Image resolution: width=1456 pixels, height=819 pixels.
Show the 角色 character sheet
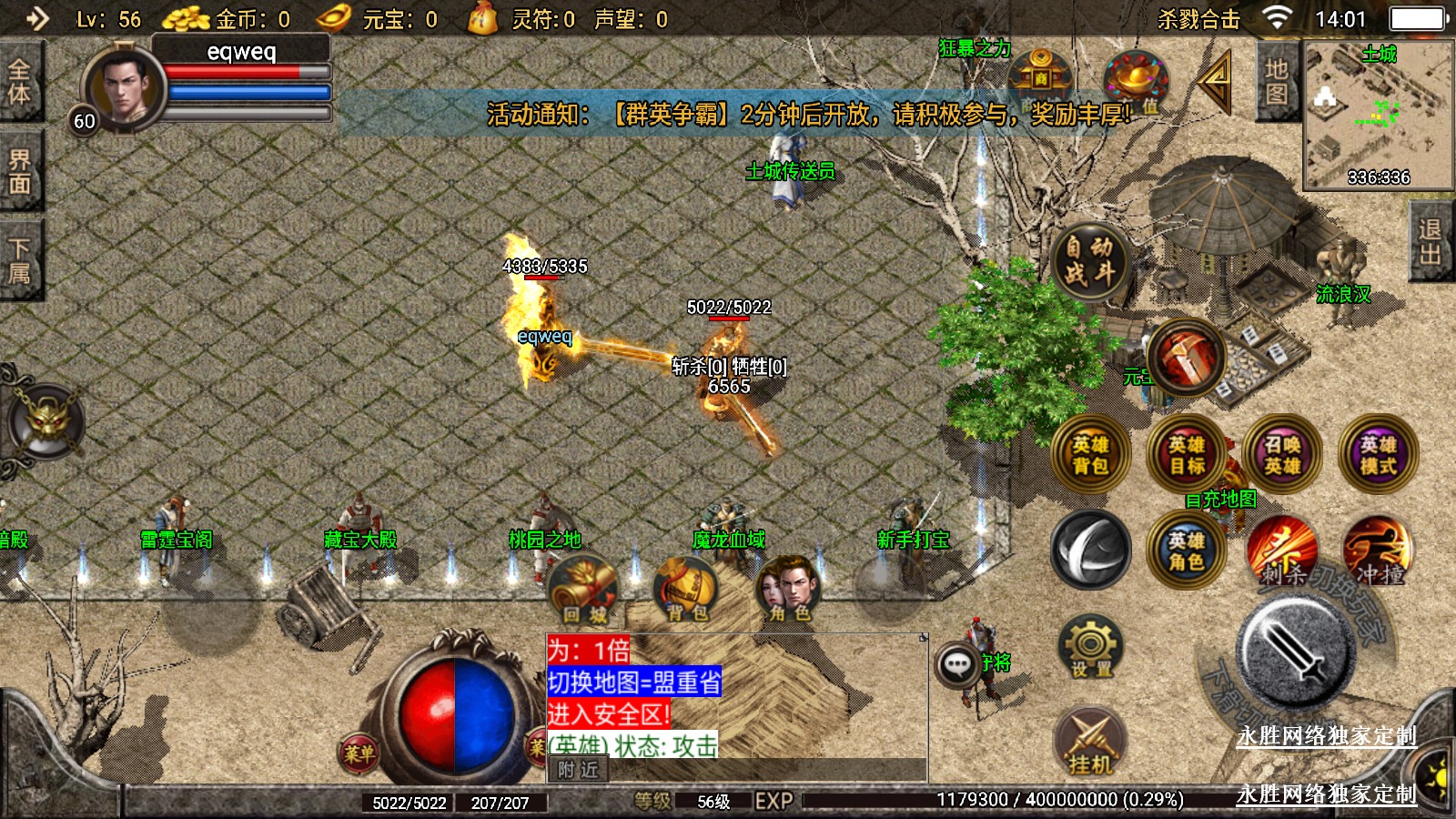coord(790,588)
